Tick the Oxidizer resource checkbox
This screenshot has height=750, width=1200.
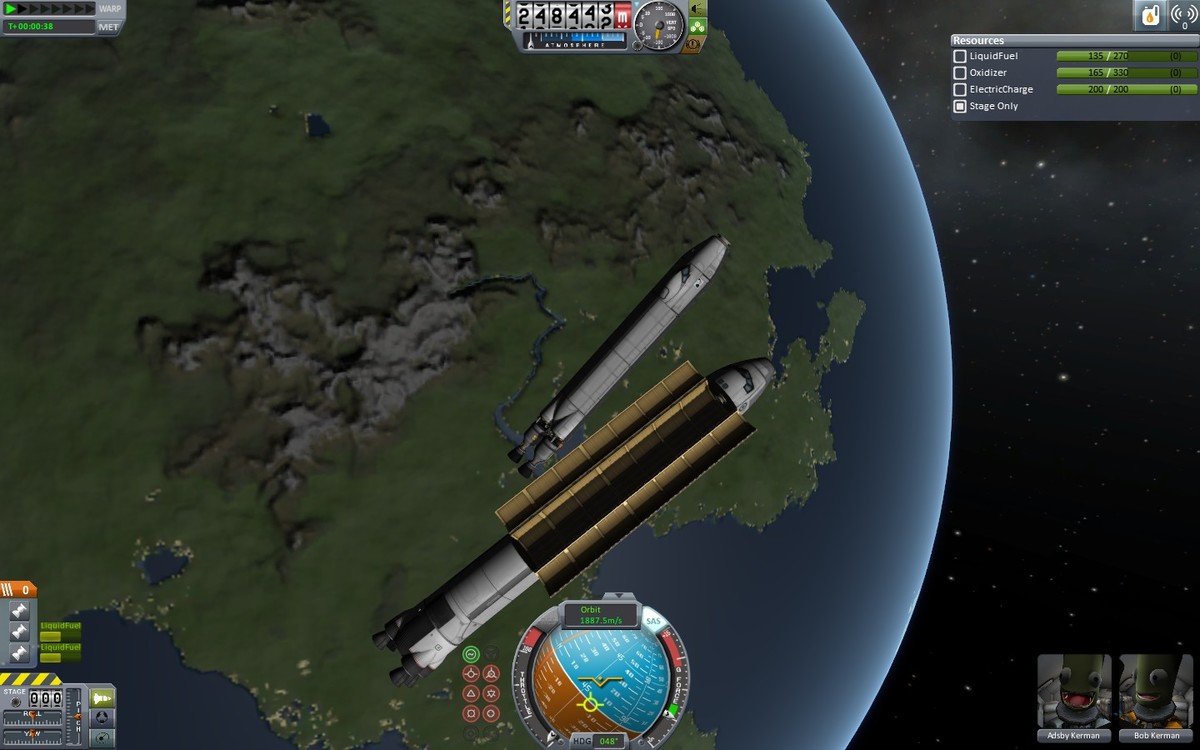[x=960, y=73]
